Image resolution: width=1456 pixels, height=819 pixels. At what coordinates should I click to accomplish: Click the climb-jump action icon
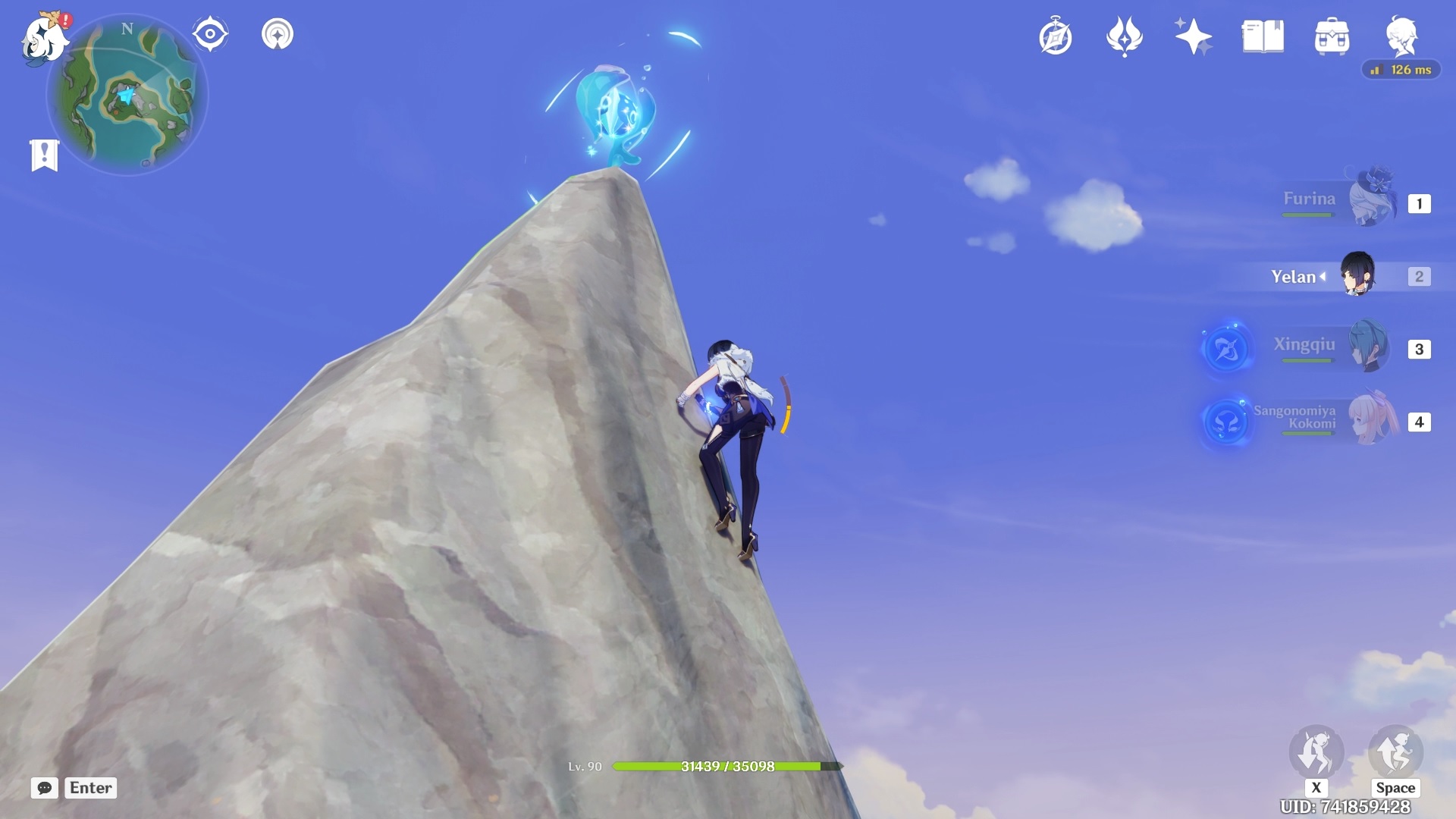(1395, 752)
